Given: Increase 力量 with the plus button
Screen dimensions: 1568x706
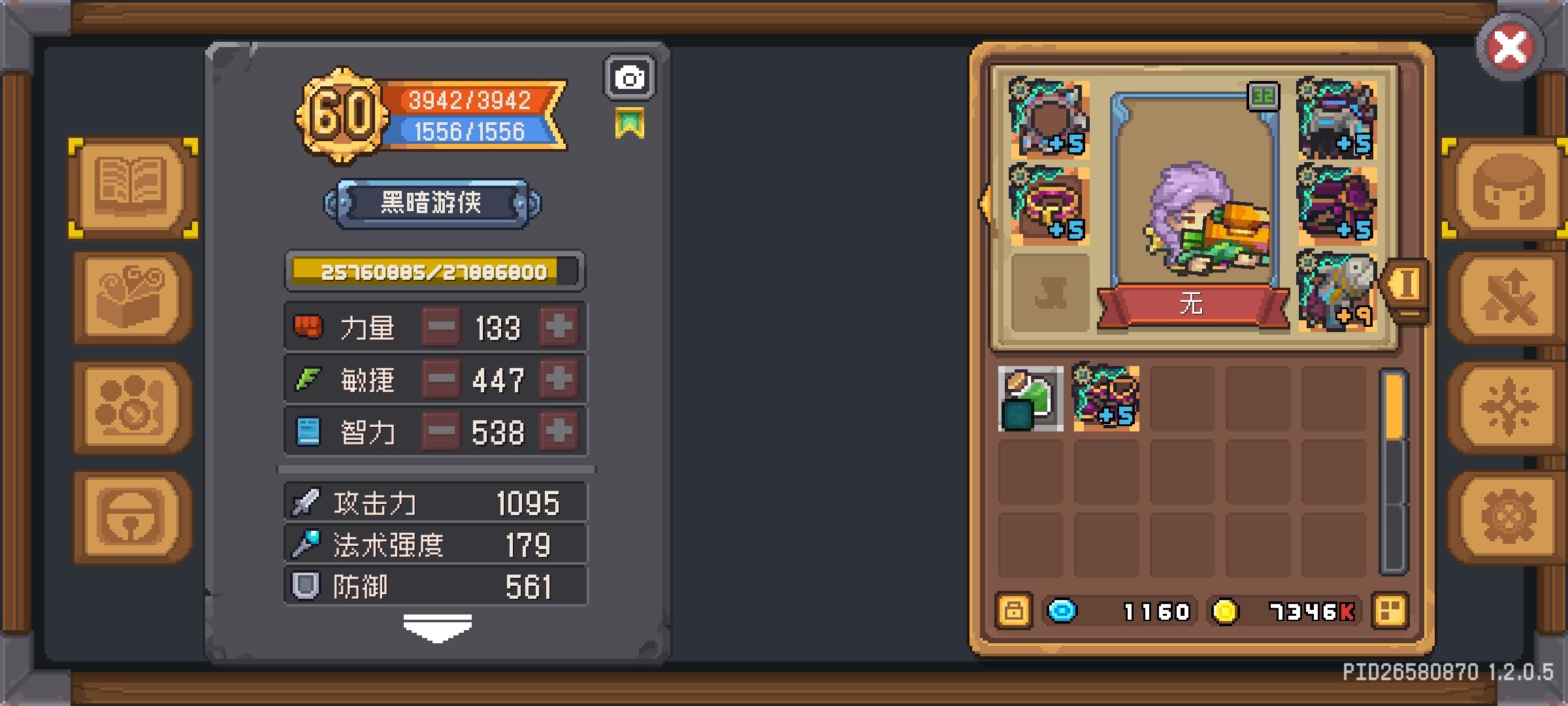Looking at the screenshot, I should pyautogui.click(x=559, y=327).
